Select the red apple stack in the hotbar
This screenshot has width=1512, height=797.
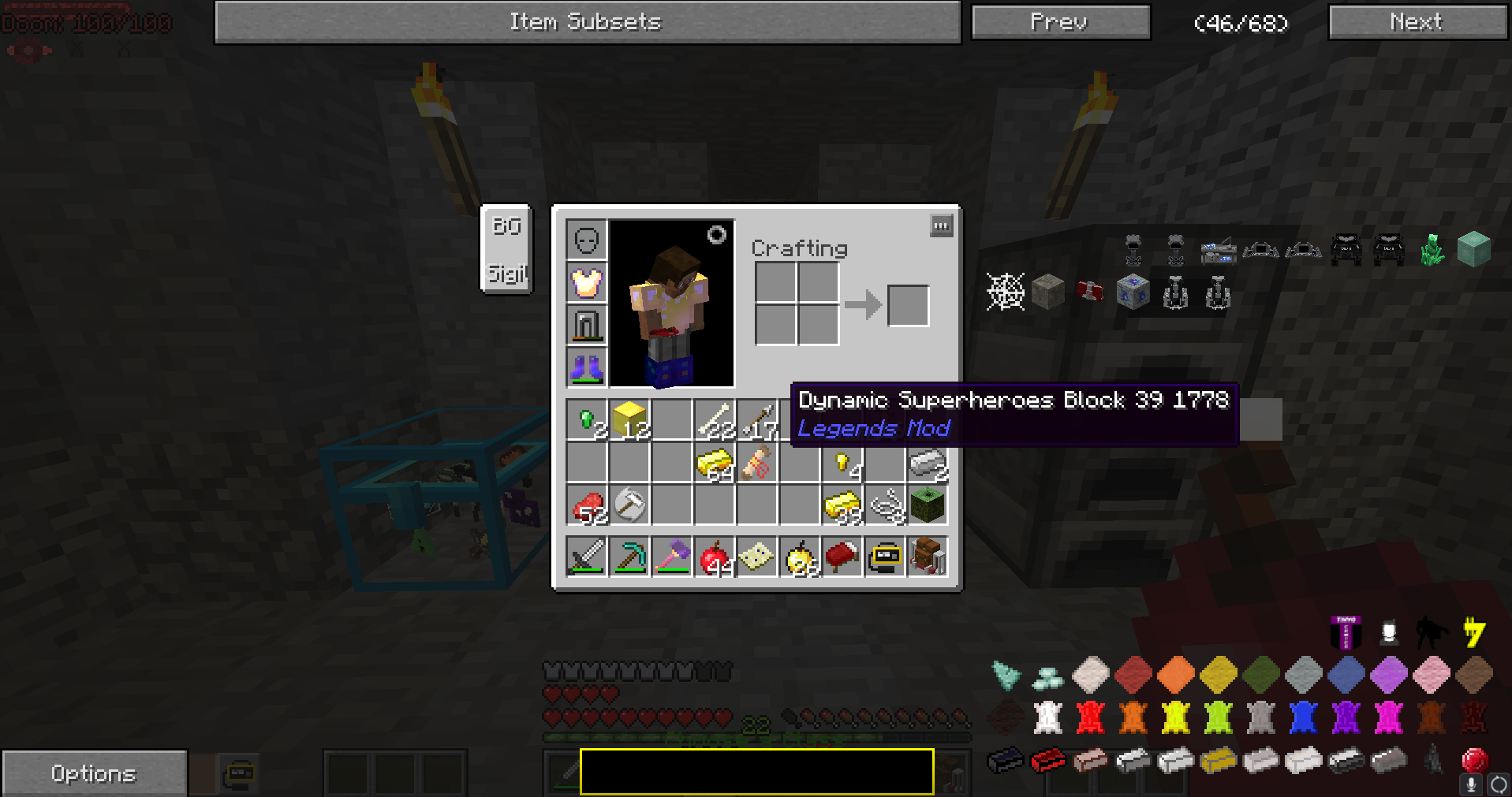point(714,557)
